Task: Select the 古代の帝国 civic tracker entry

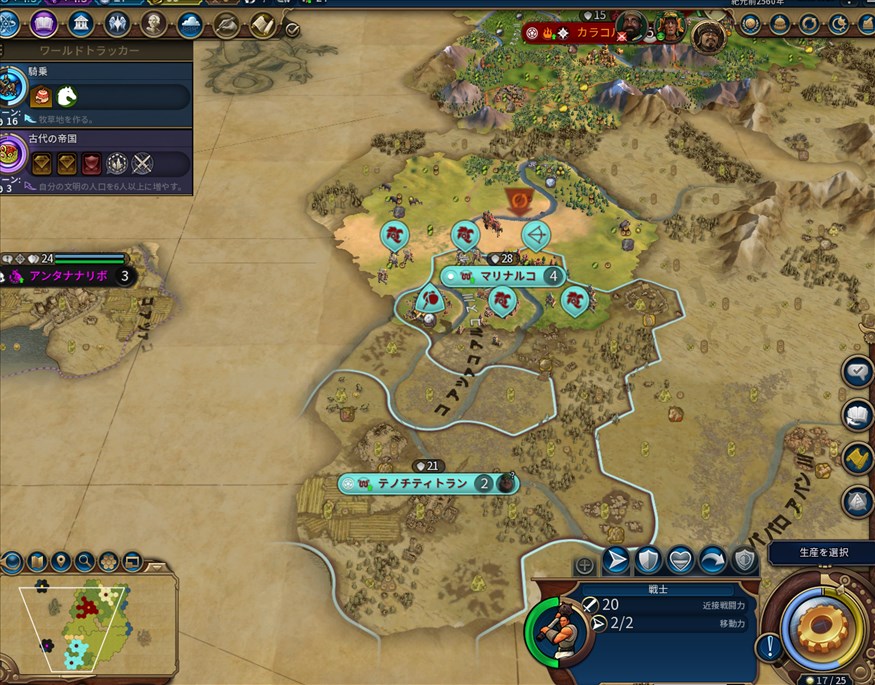Action: [95, 160]
